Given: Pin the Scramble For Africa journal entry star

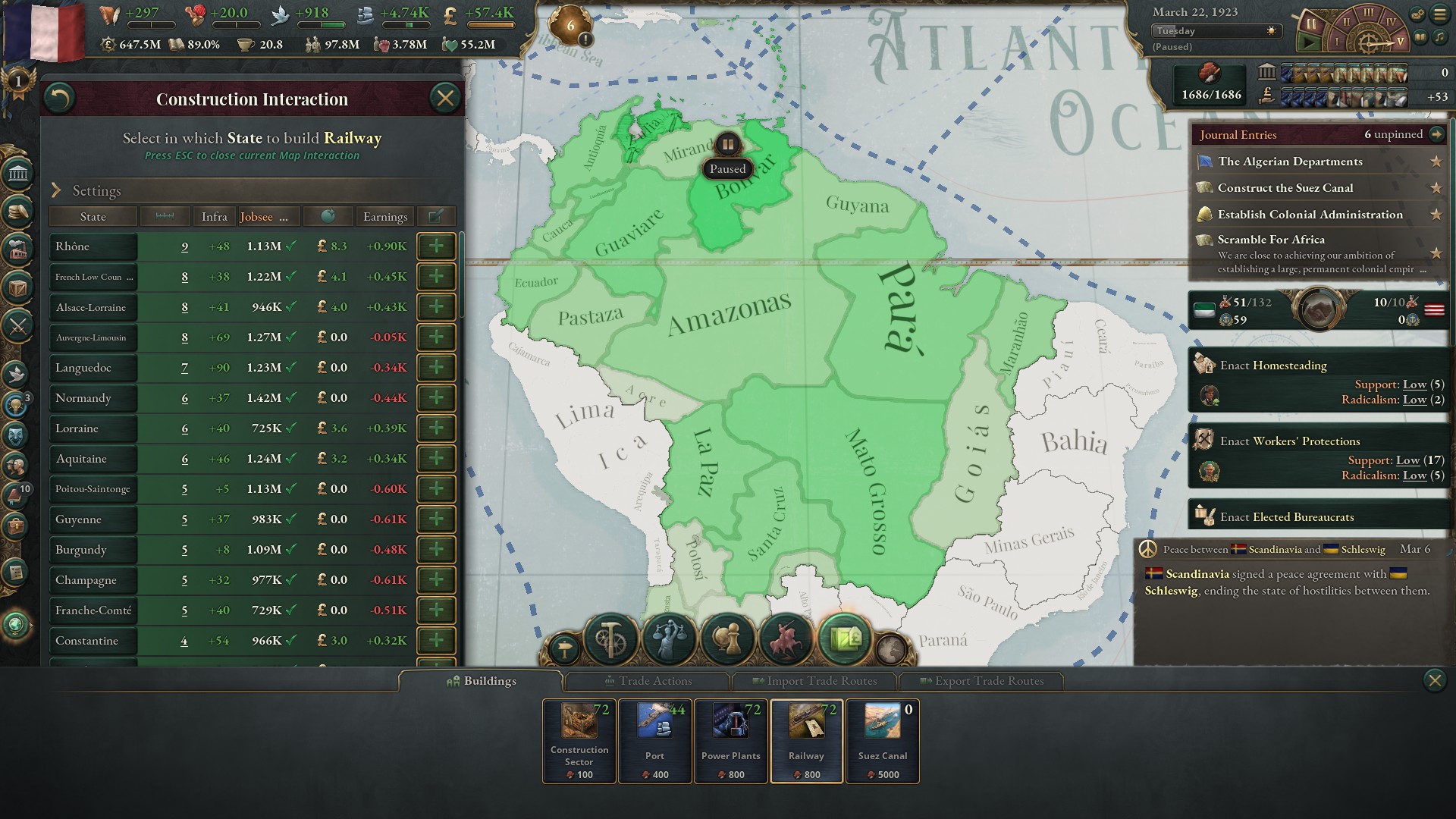Looking at the screenshot, I should click(x=1436, y=254).
